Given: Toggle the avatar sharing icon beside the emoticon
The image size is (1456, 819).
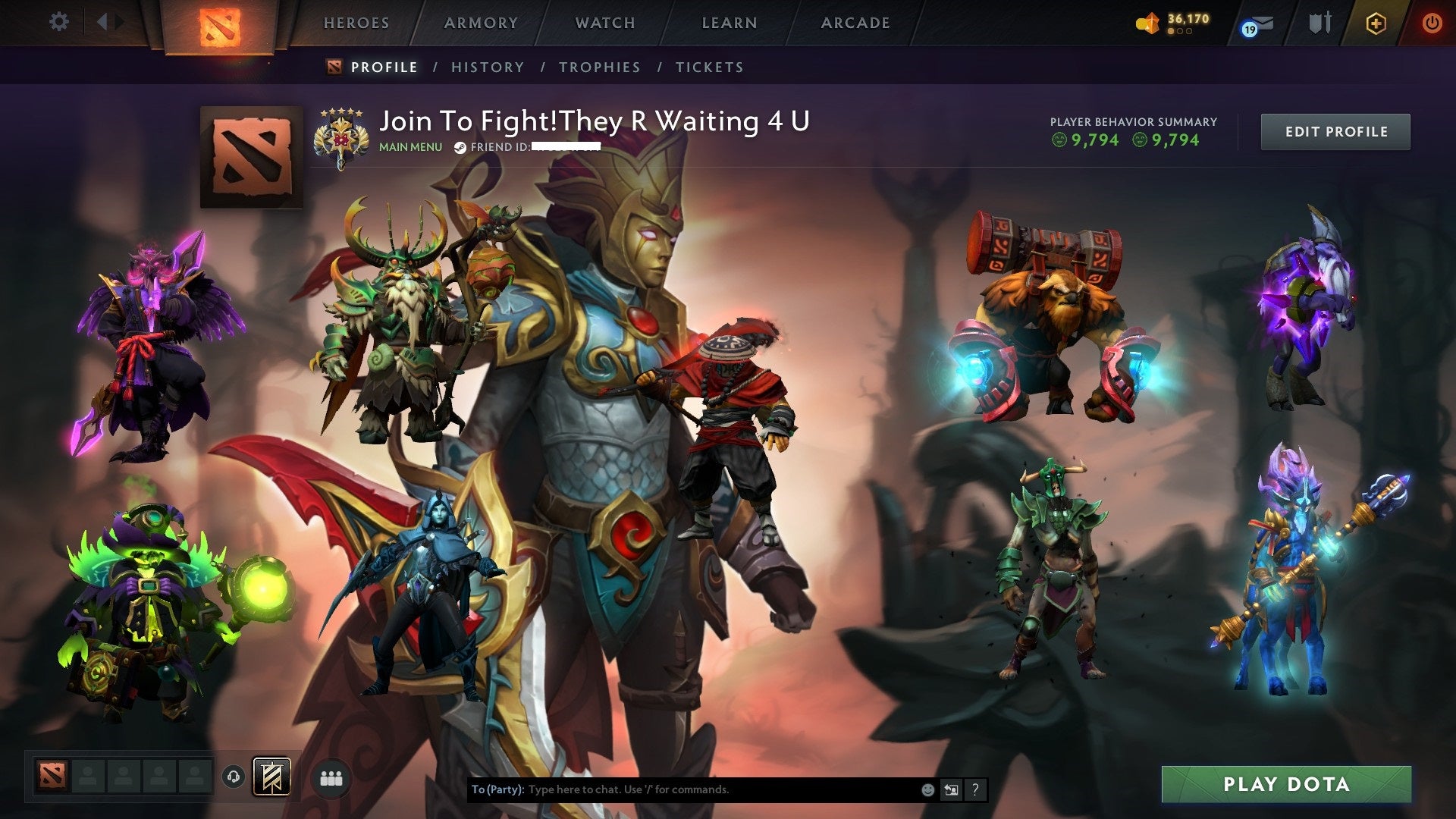Looking at the screenshot, I should [x=950, y=789].
